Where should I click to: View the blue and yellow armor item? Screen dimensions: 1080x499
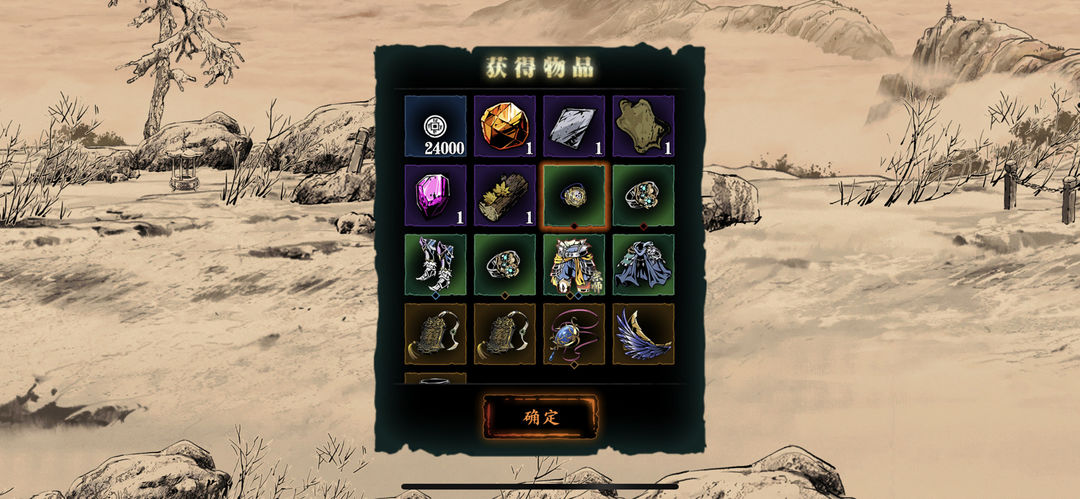pos(574,265)
